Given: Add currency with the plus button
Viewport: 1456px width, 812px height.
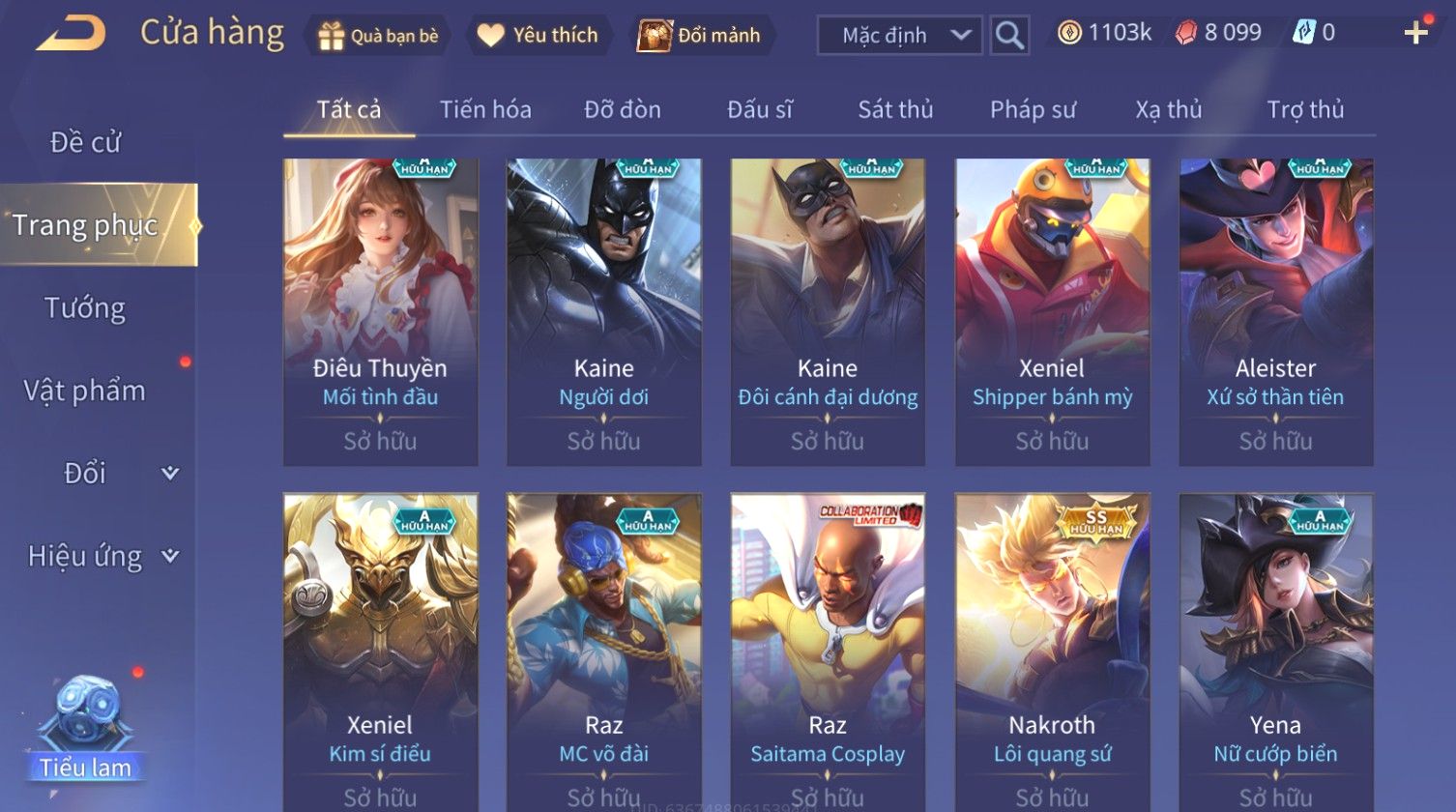Looking at the screenshot, I should [x=1416, y=34].
